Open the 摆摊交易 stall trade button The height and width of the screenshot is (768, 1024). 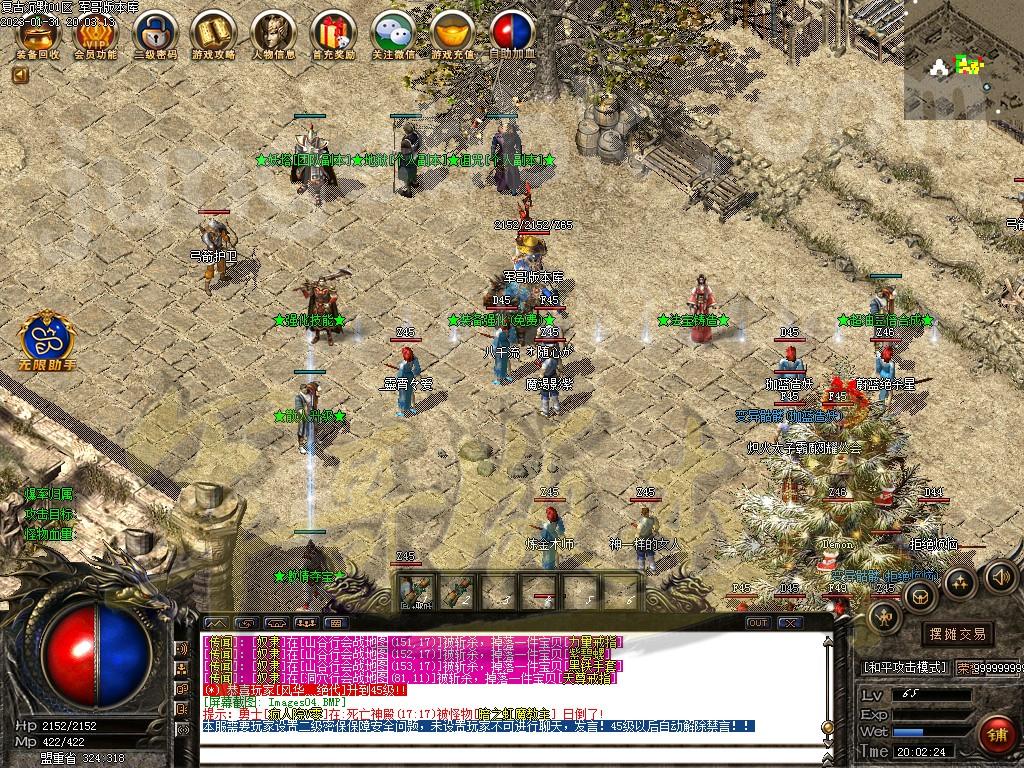coord(957,633)
